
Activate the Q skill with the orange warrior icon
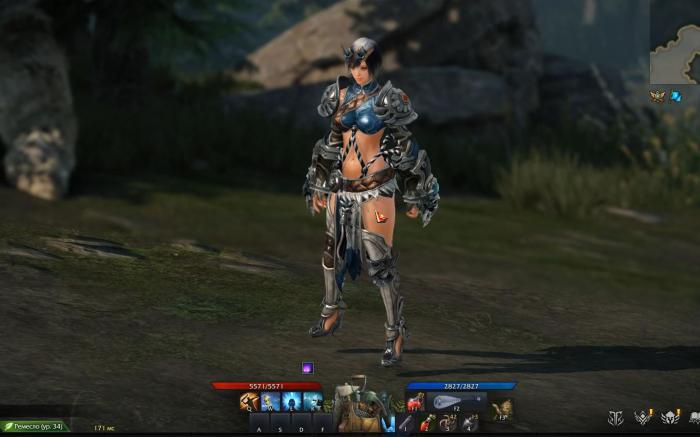pos(249,401)
